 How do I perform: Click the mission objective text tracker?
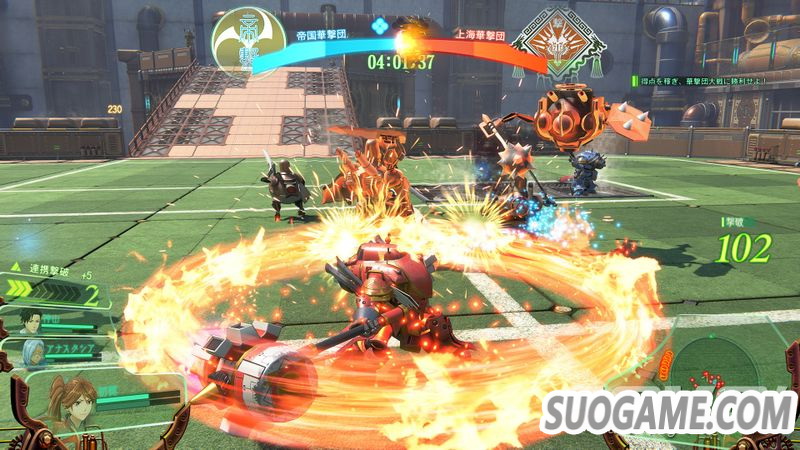708,81
